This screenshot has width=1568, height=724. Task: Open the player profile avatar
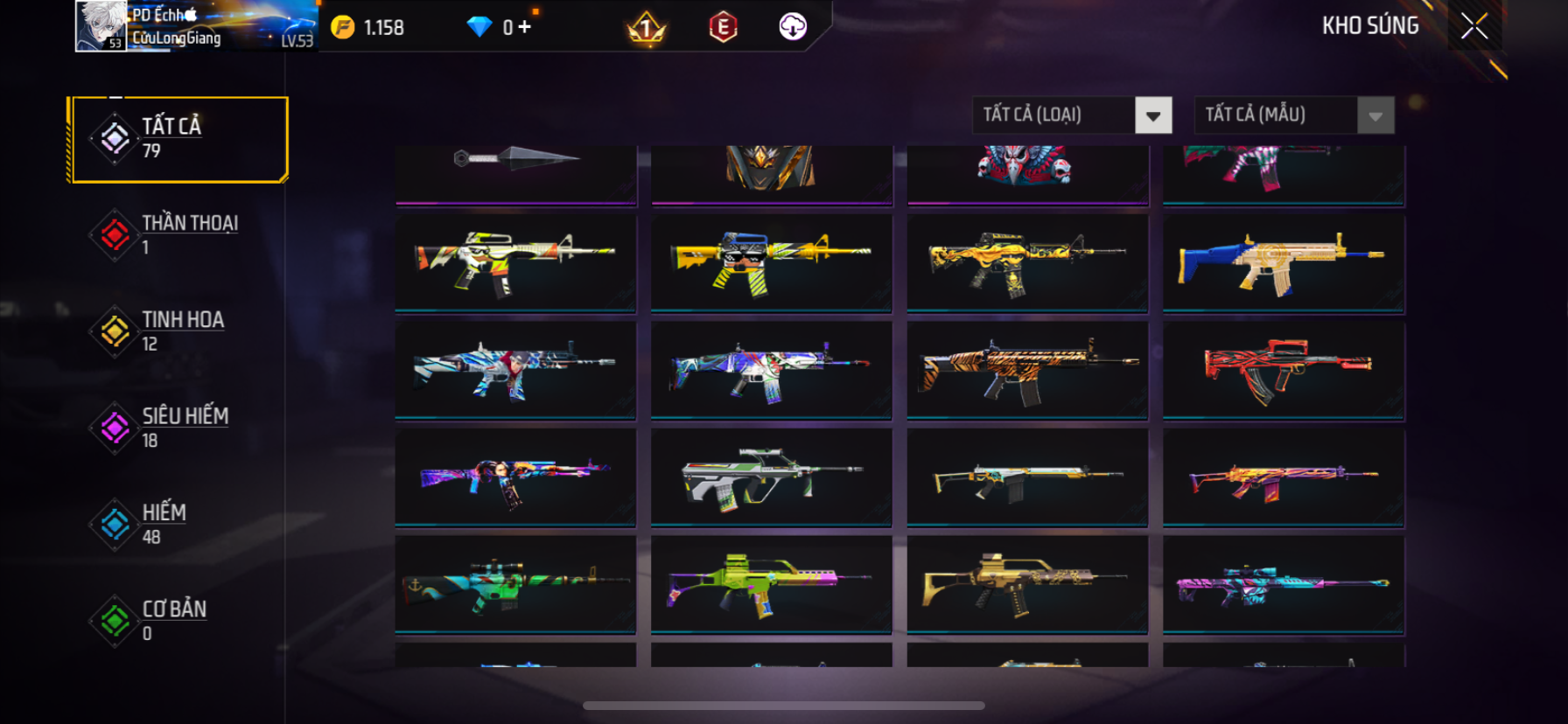pyautogui.click(x=101, y=26)
